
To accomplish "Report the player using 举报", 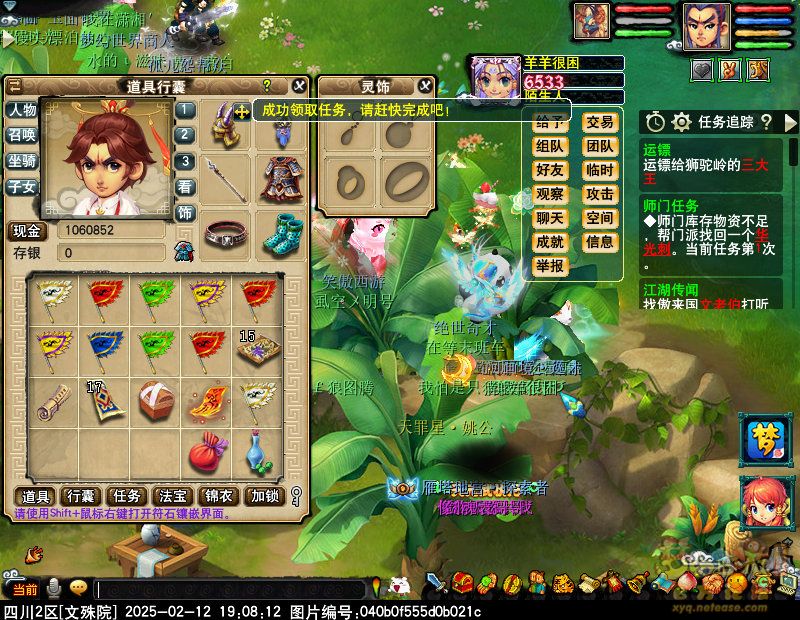I will pyautogui.click(x=549, y=266).
